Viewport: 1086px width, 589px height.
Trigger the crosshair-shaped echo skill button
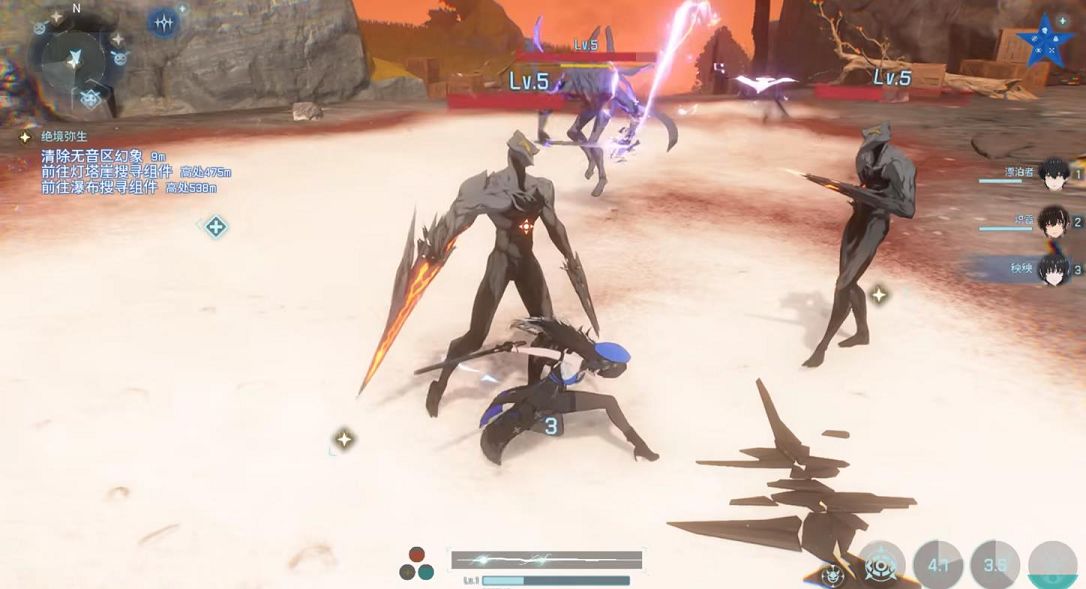coord(881,565)
